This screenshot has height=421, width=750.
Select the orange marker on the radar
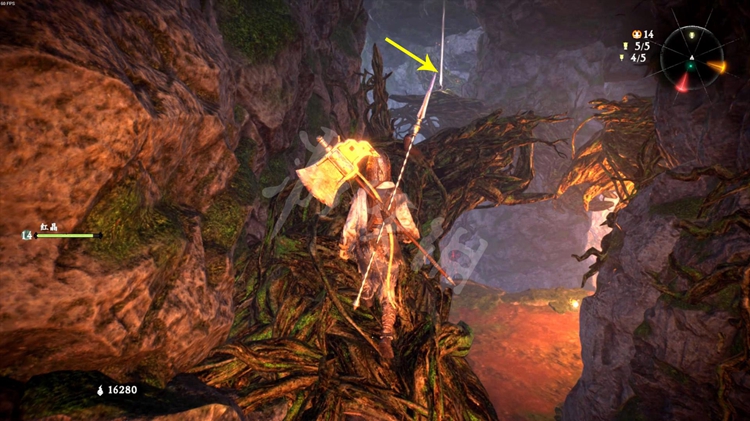(x=716, y=66)
